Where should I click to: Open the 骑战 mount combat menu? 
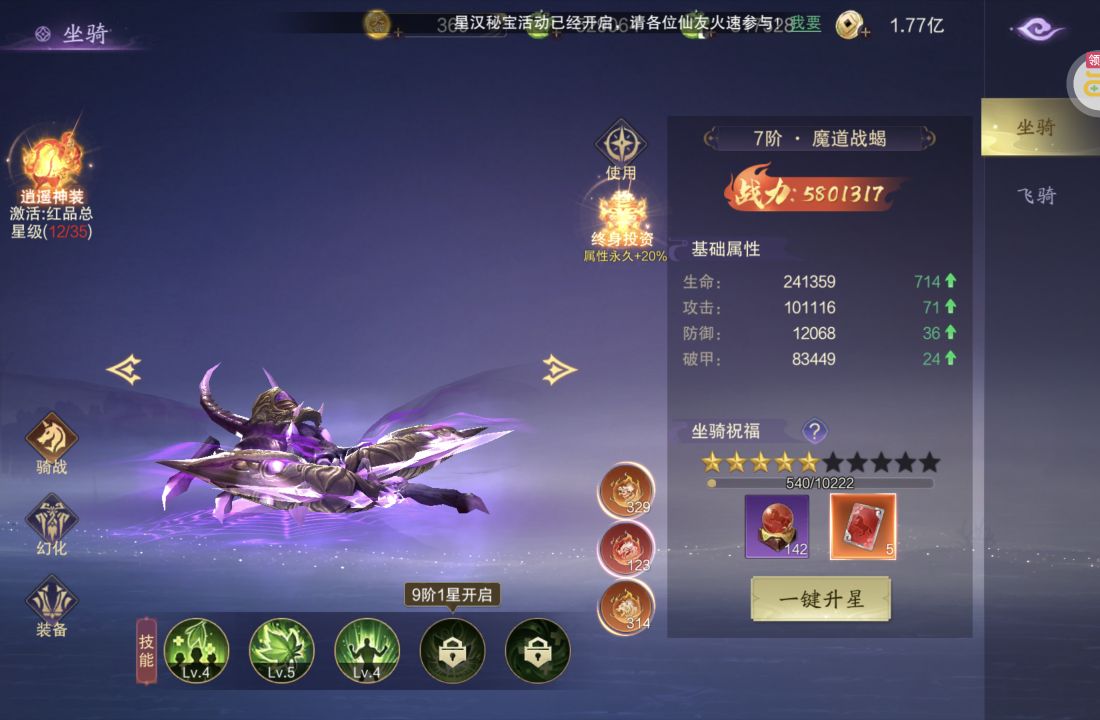pyautogui.click(x=51, y=440)
